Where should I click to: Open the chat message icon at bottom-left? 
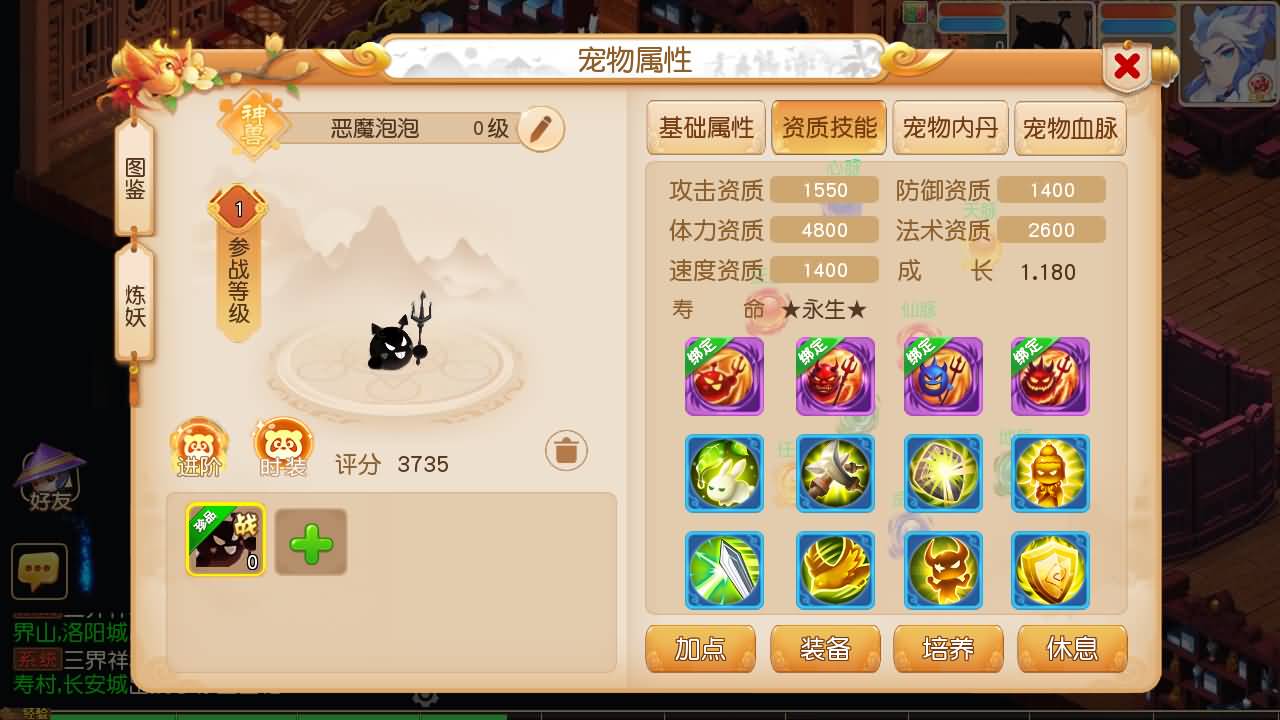pyautogui.click(x=39, y=572)
